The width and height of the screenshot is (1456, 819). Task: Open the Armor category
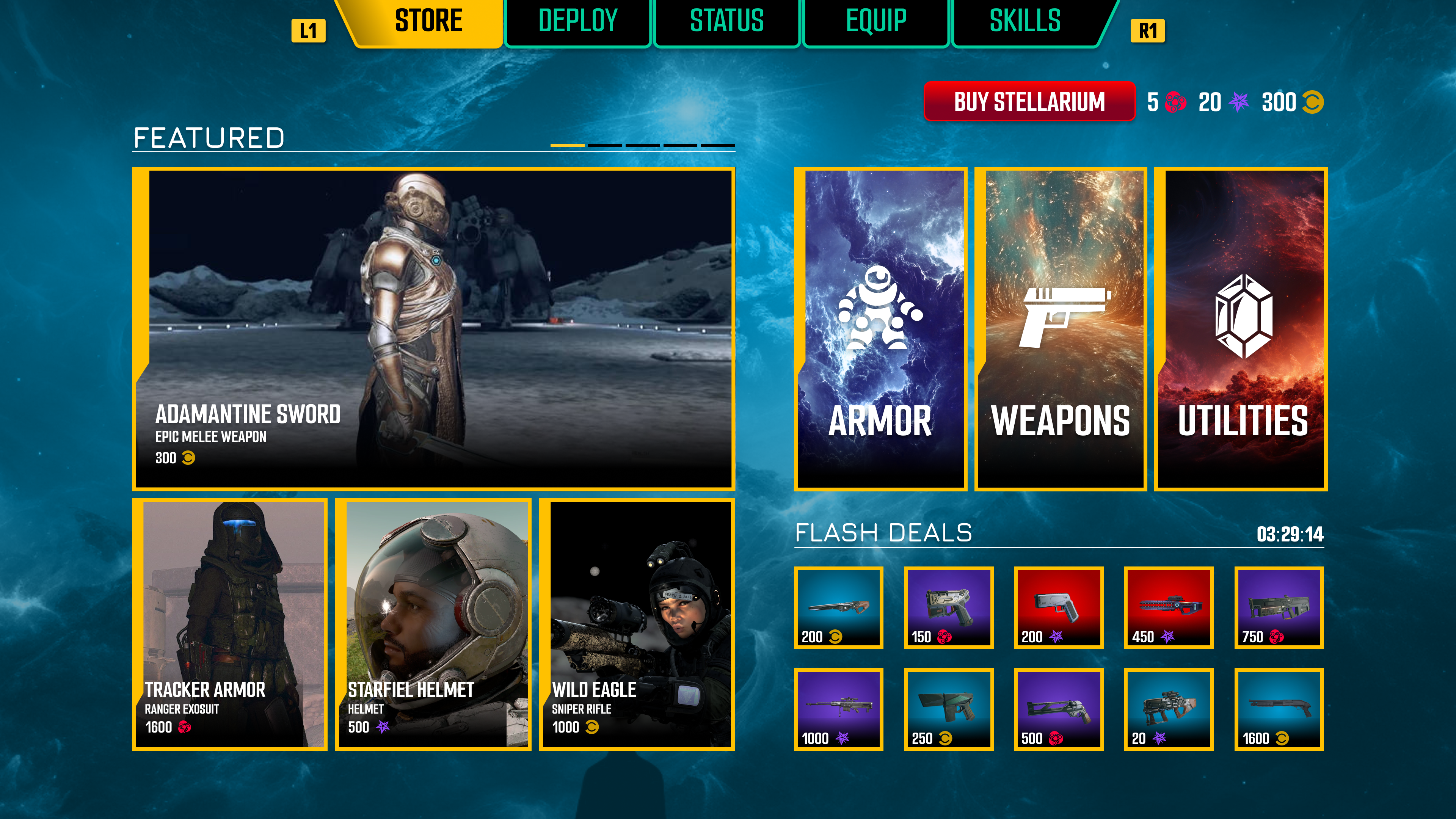(880, 328)
